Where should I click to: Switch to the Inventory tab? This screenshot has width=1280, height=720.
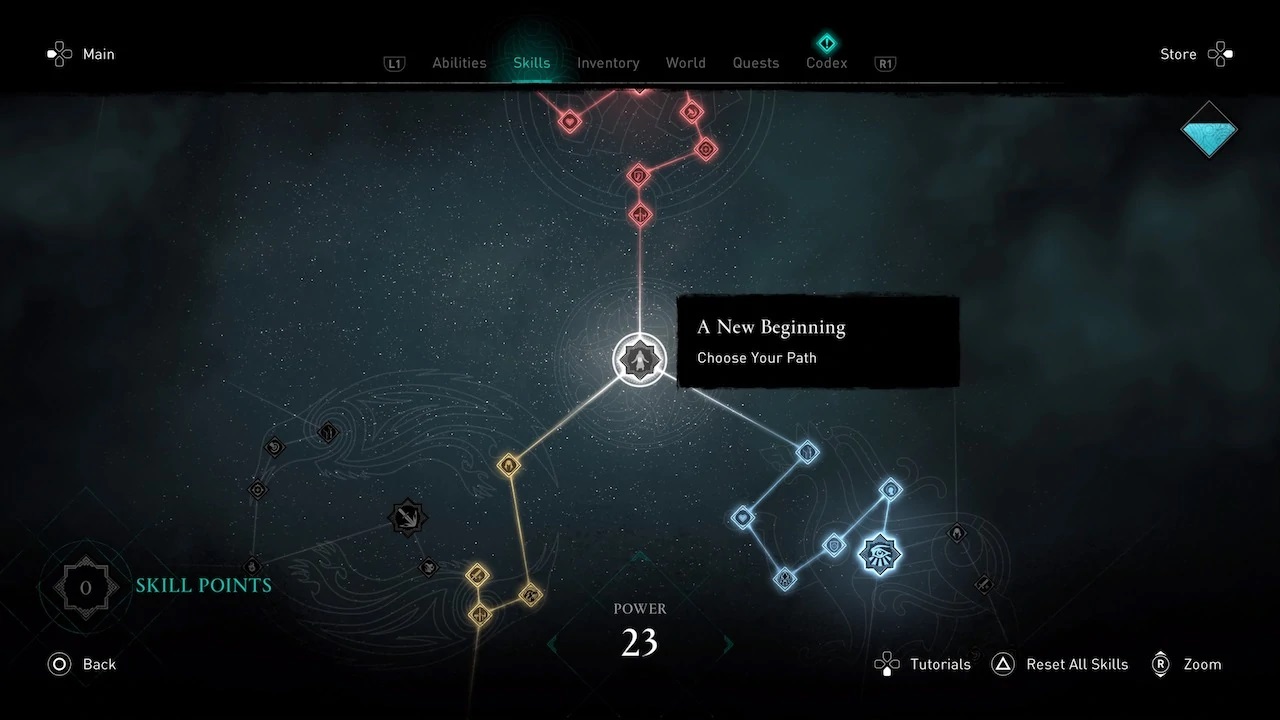[608, 62]
